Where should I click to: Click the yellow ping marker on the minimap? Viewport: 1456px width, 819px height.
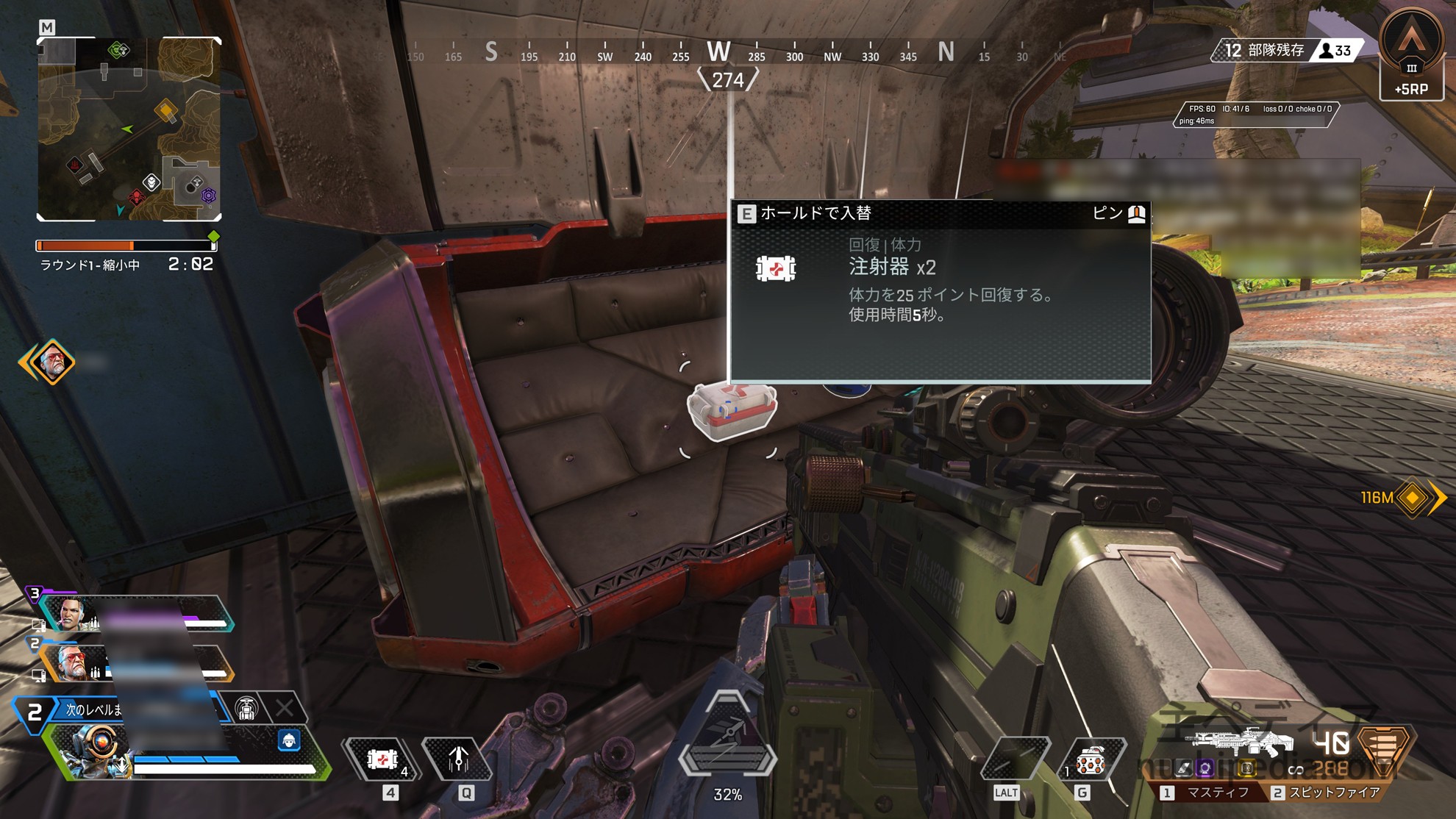pos(166,111)
